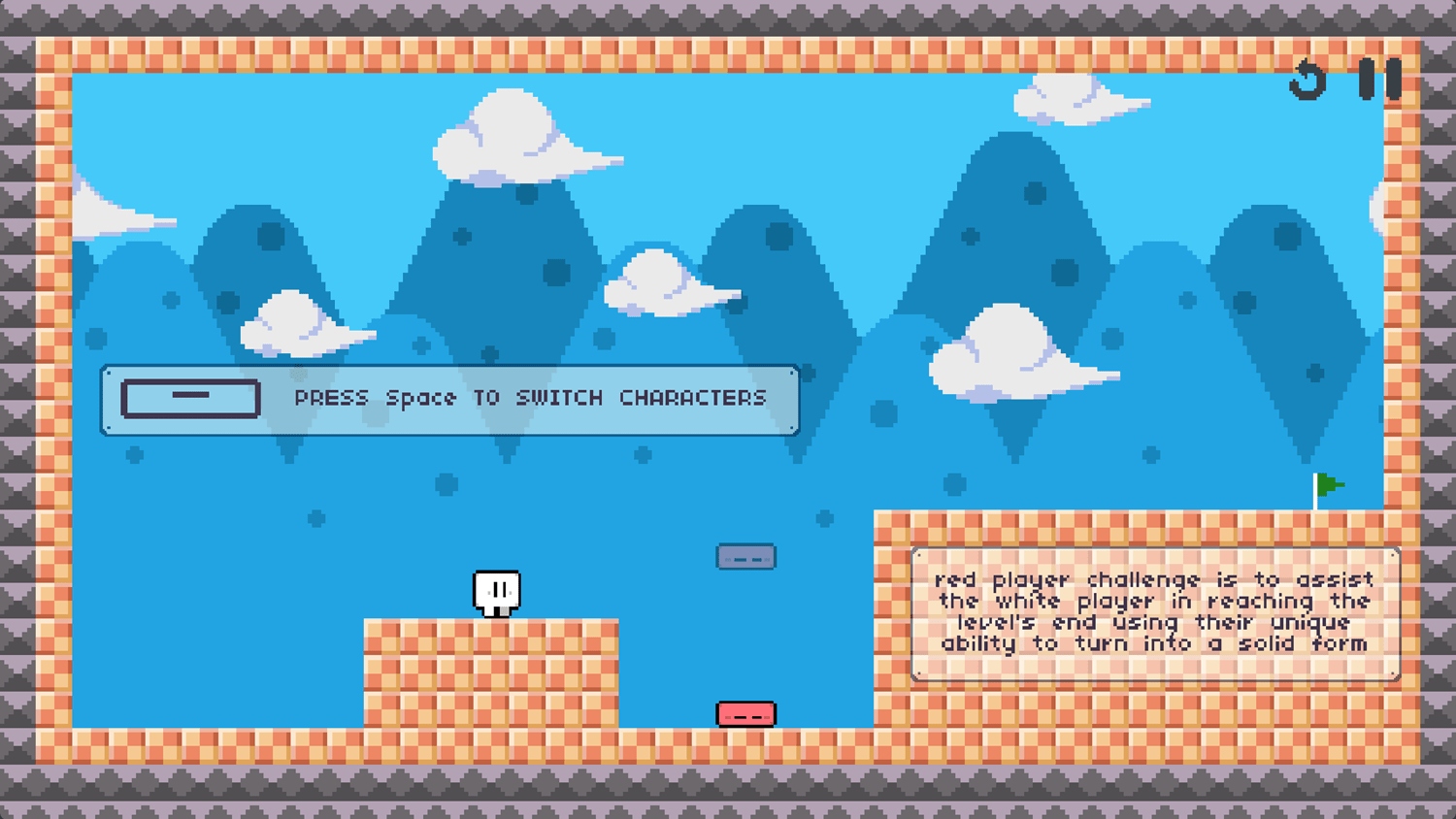Click the gray solidified platform above the red player
Image resolution: width=1456 pixels, height=819 pixels.
[x=745, y=556]
